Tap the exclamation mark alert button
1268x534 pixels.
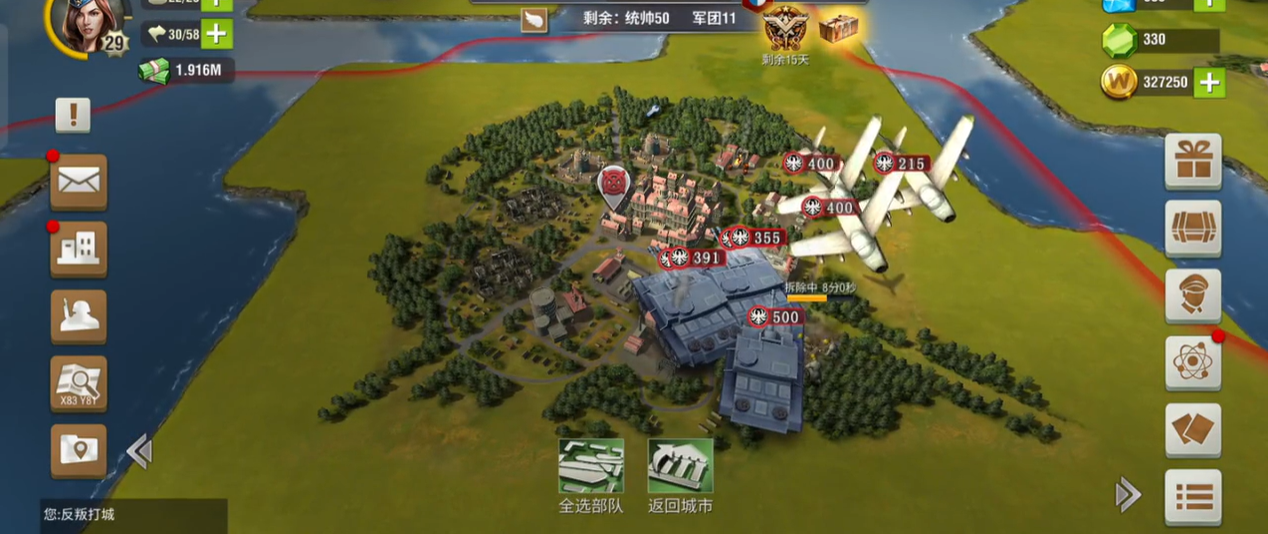[72, 115]
